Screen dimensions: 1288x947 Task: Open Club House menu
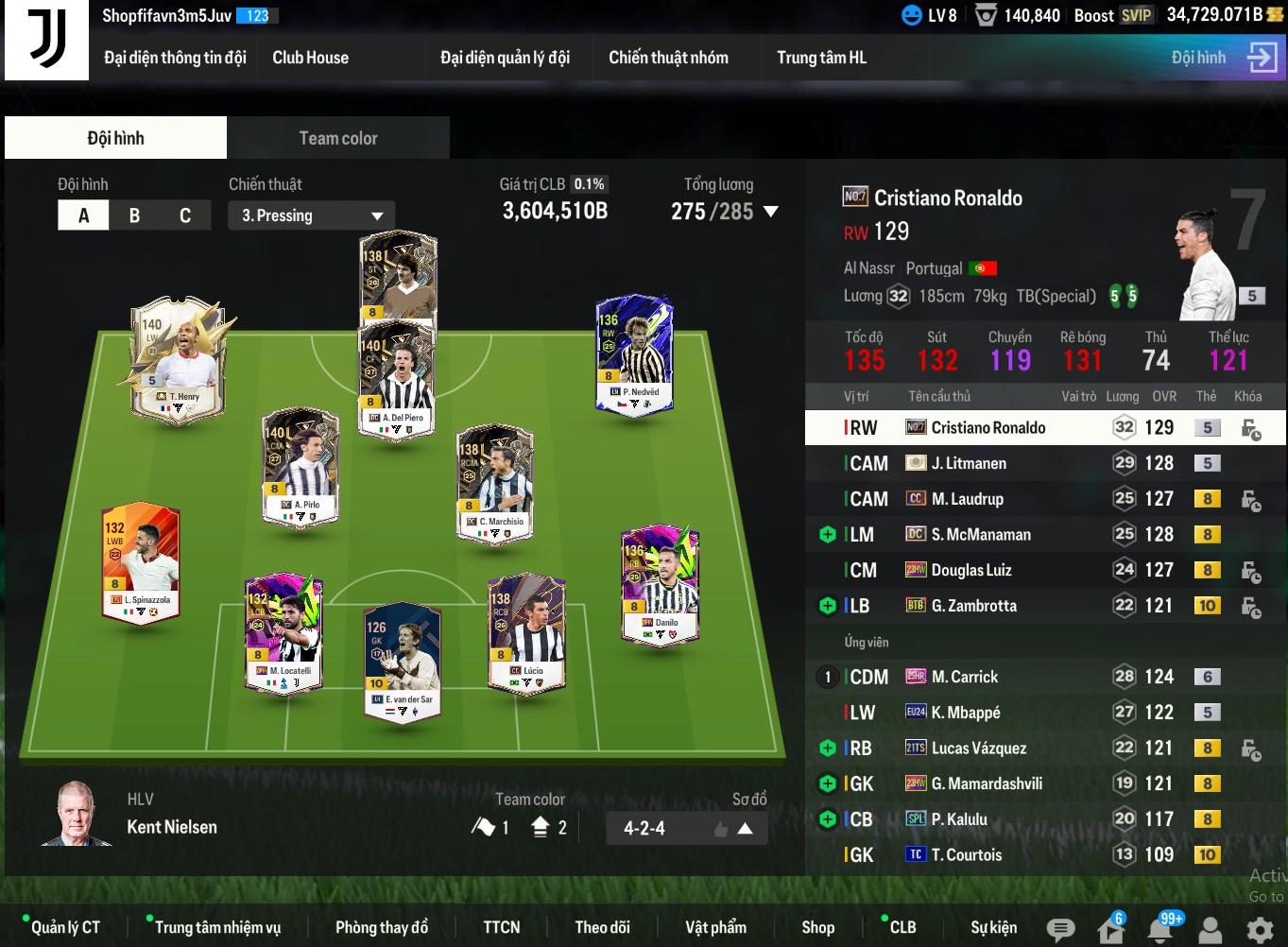point(310,58)
